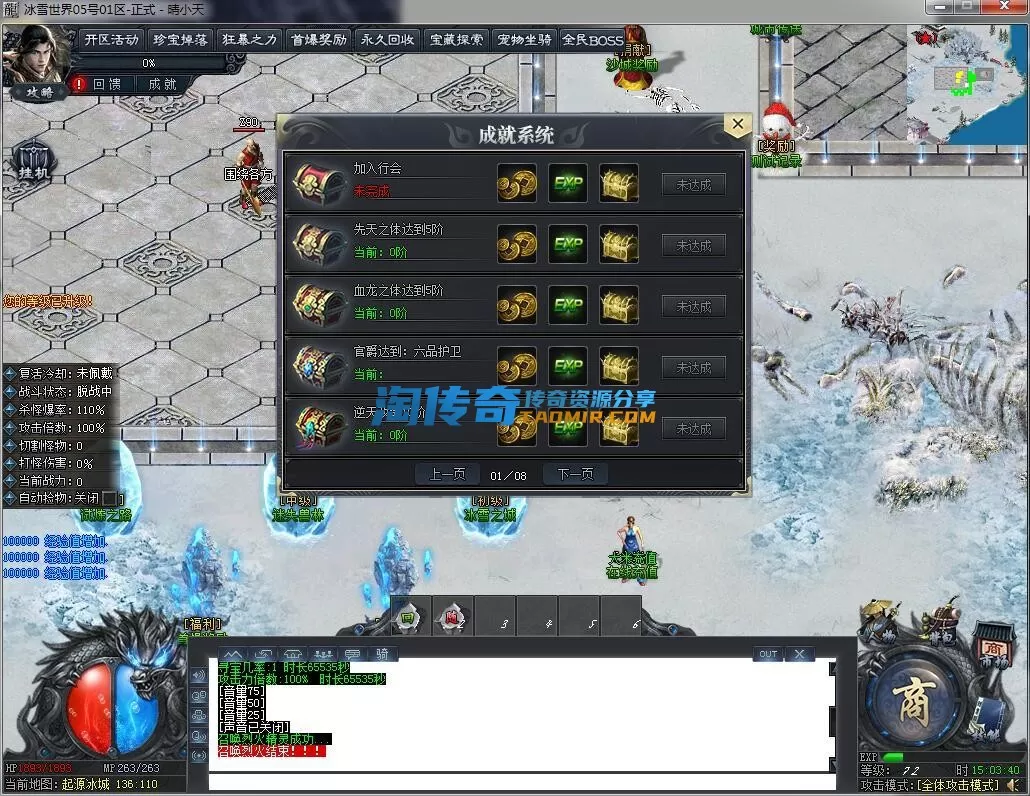This screenshot has height=796, width=1030.
Task: Open the 首爆奖励 rewards menu
Action: 318,40
